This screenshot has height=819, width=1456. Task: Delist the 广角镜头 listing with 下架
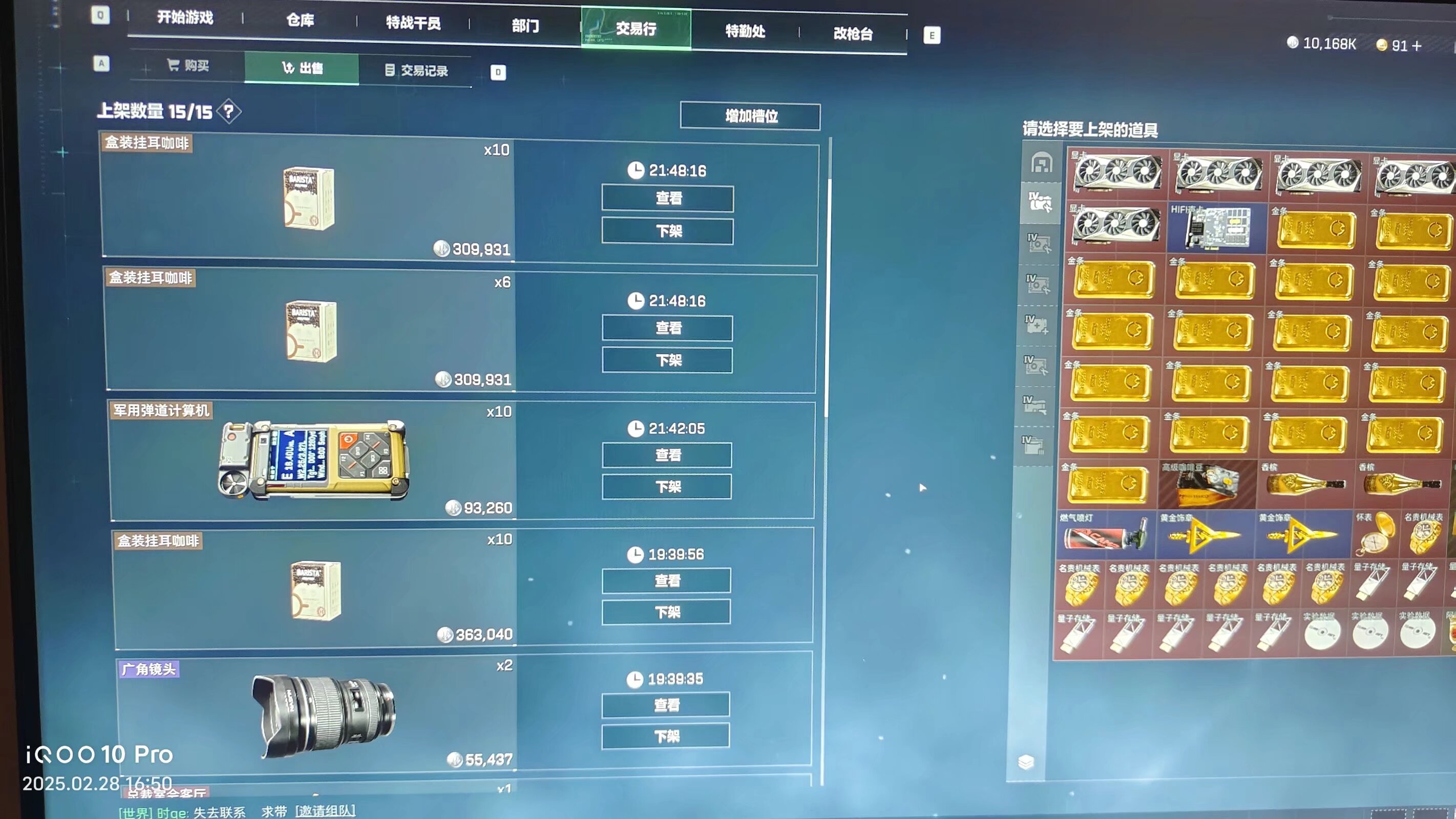point(666,737)
